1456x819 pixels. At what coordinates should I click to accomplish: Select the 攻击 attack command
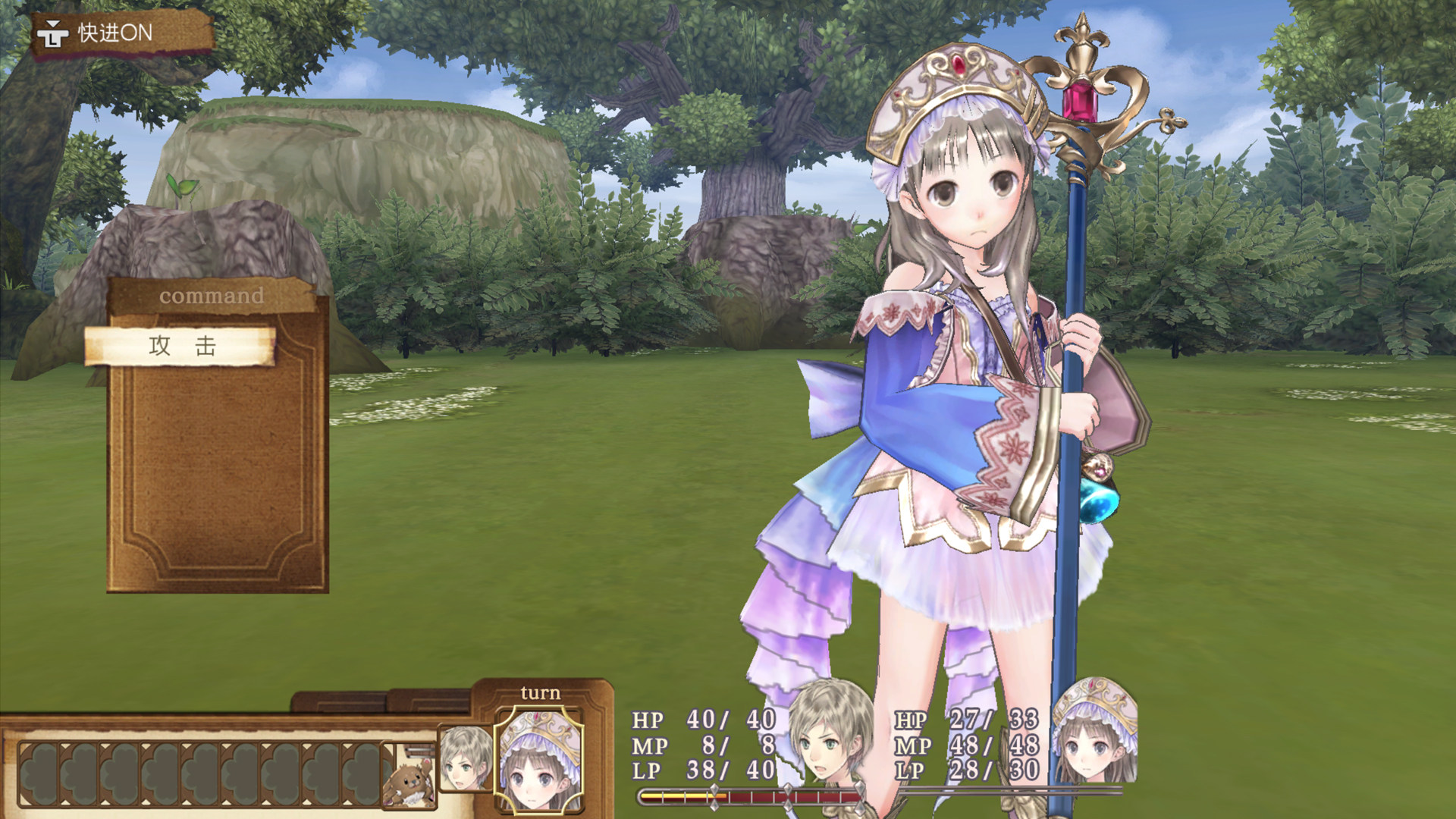[x=180, y=347]
